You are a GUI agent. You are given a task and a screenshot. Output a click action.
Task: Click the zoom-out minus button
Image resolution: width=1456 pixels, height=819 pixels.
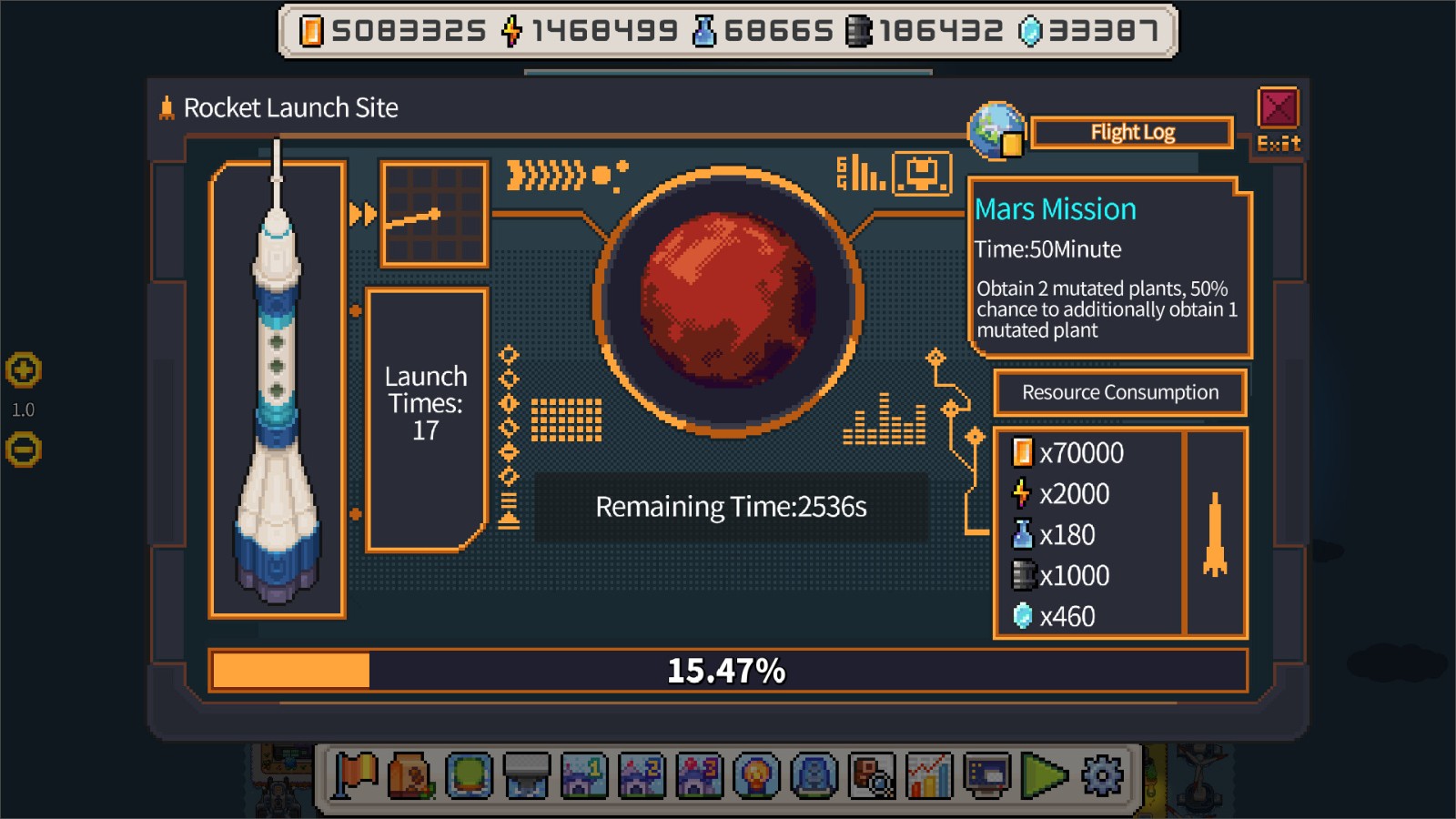click(x=24, y=450)
